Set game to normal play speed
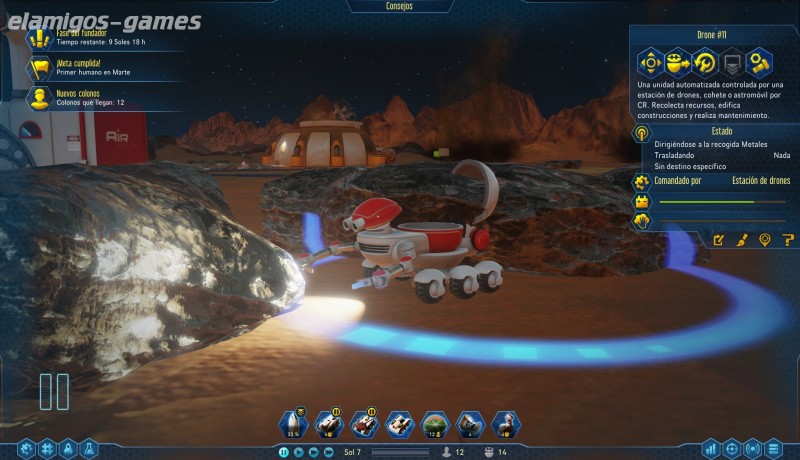 299,452
